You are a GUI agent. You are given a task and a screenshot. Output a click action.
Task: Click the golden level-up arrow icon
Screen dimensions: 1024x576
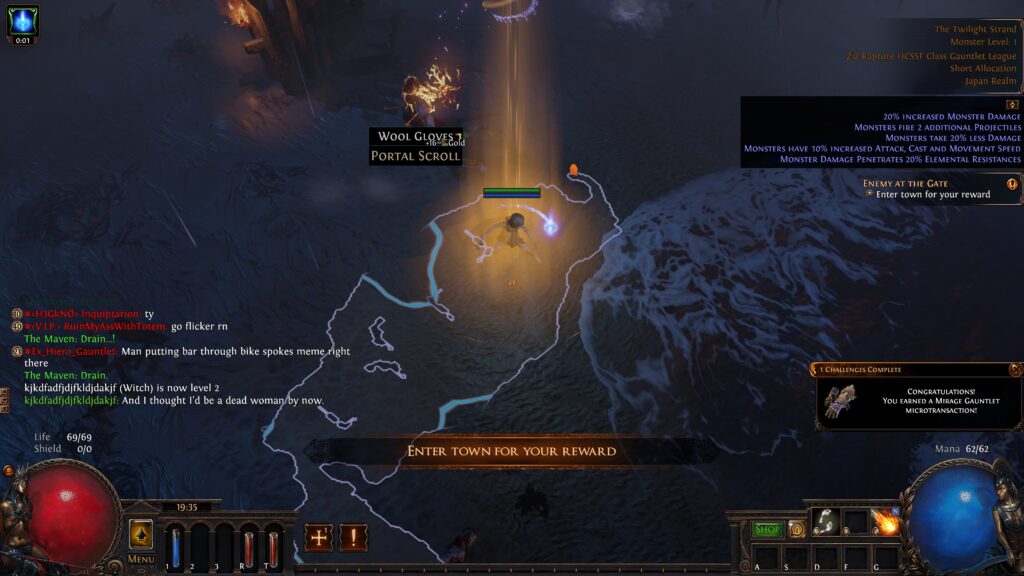click(141, 534)
